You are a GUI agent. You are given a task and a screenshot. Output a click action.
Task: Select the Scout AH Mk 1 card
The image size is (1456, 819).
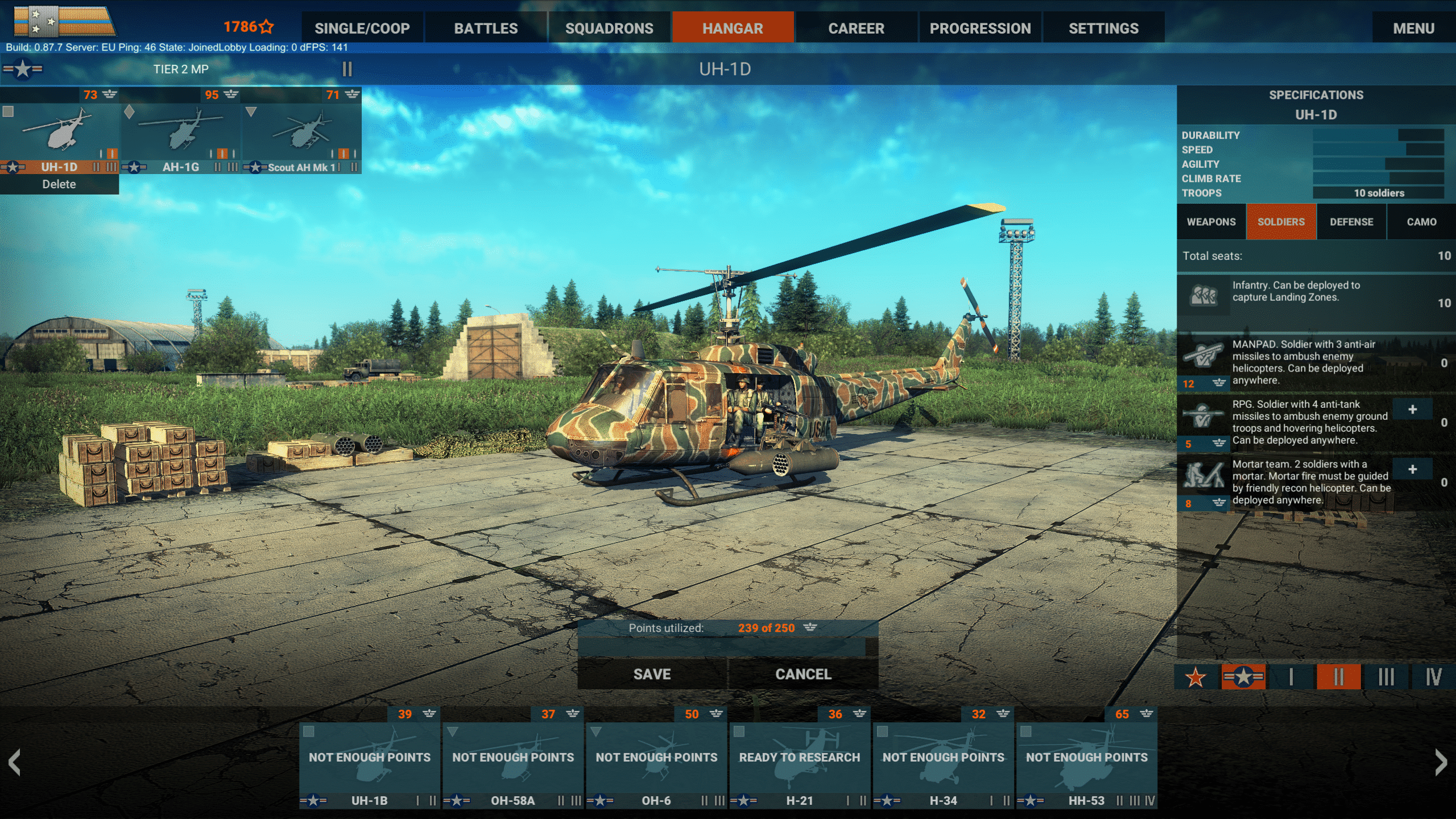coord(301,136)
